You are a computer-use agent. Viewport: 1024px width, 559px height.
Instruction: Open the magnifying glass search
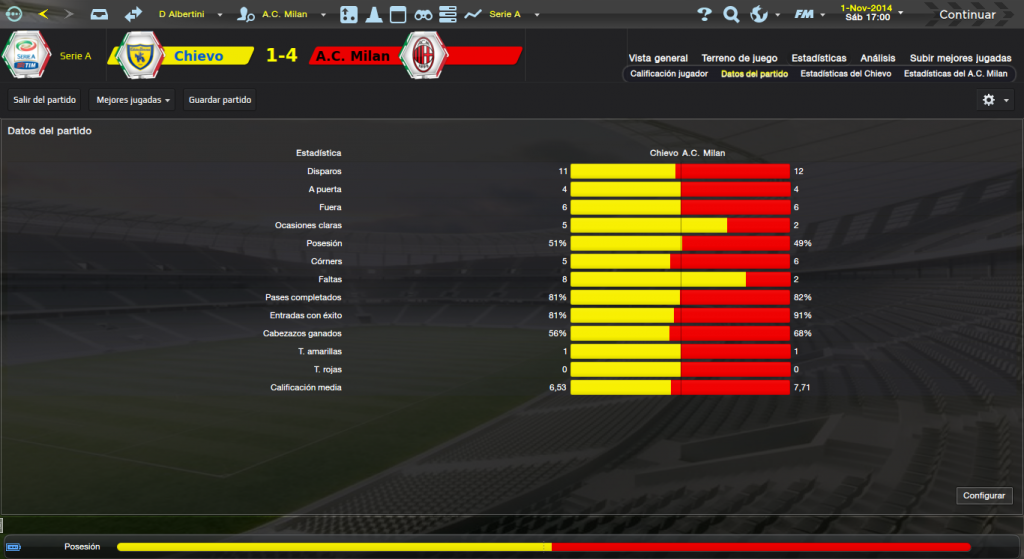pos(731,15)
